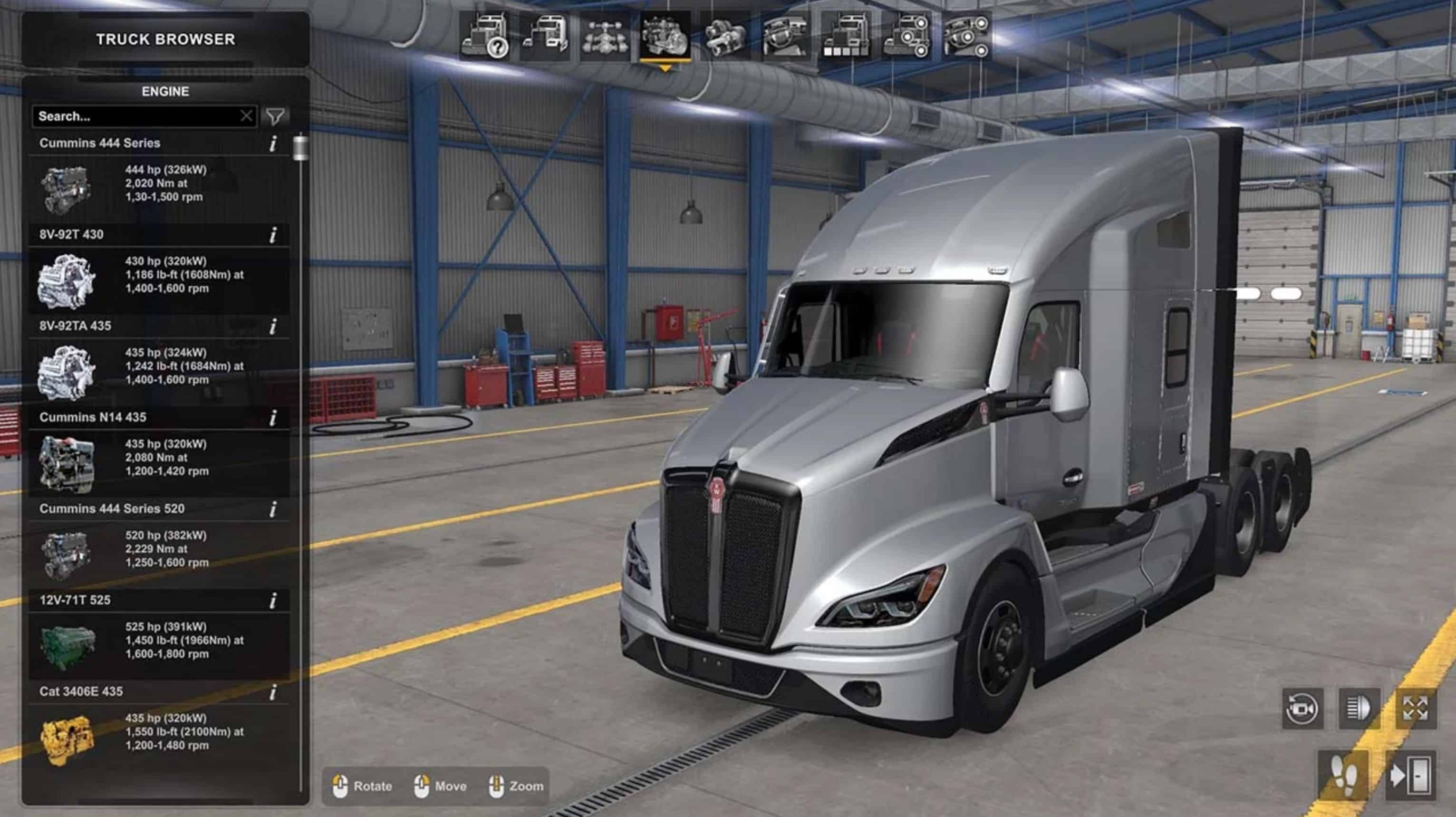Viewport: 1456px width, 817px height.
Task: Choose the Cummins N14 435 engine
Action: [158, 458]
